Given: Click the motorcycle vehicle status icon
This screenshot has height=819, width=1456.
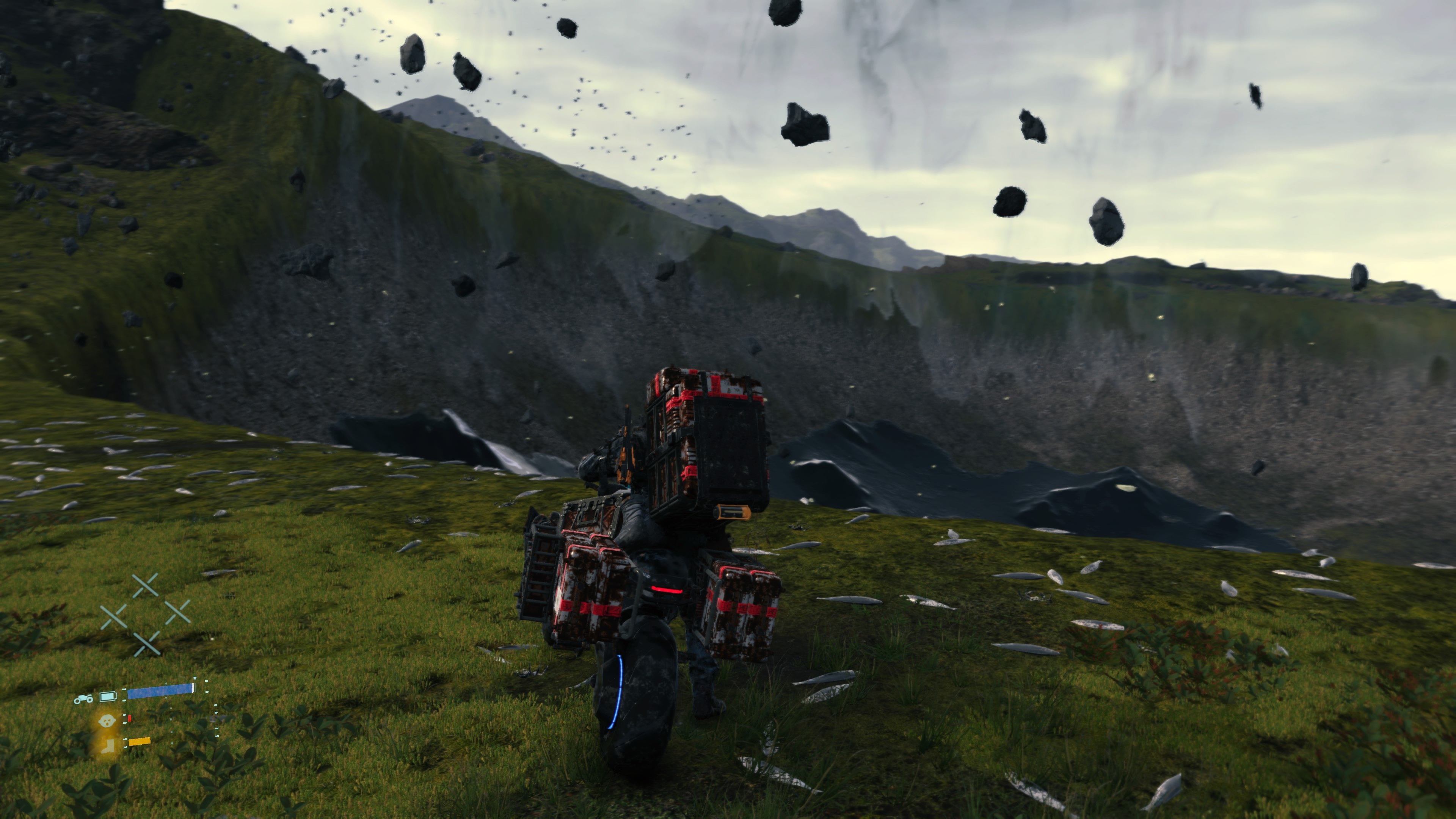Looking at the screenshot, I should pyautogui.click(x=83, y=699).
